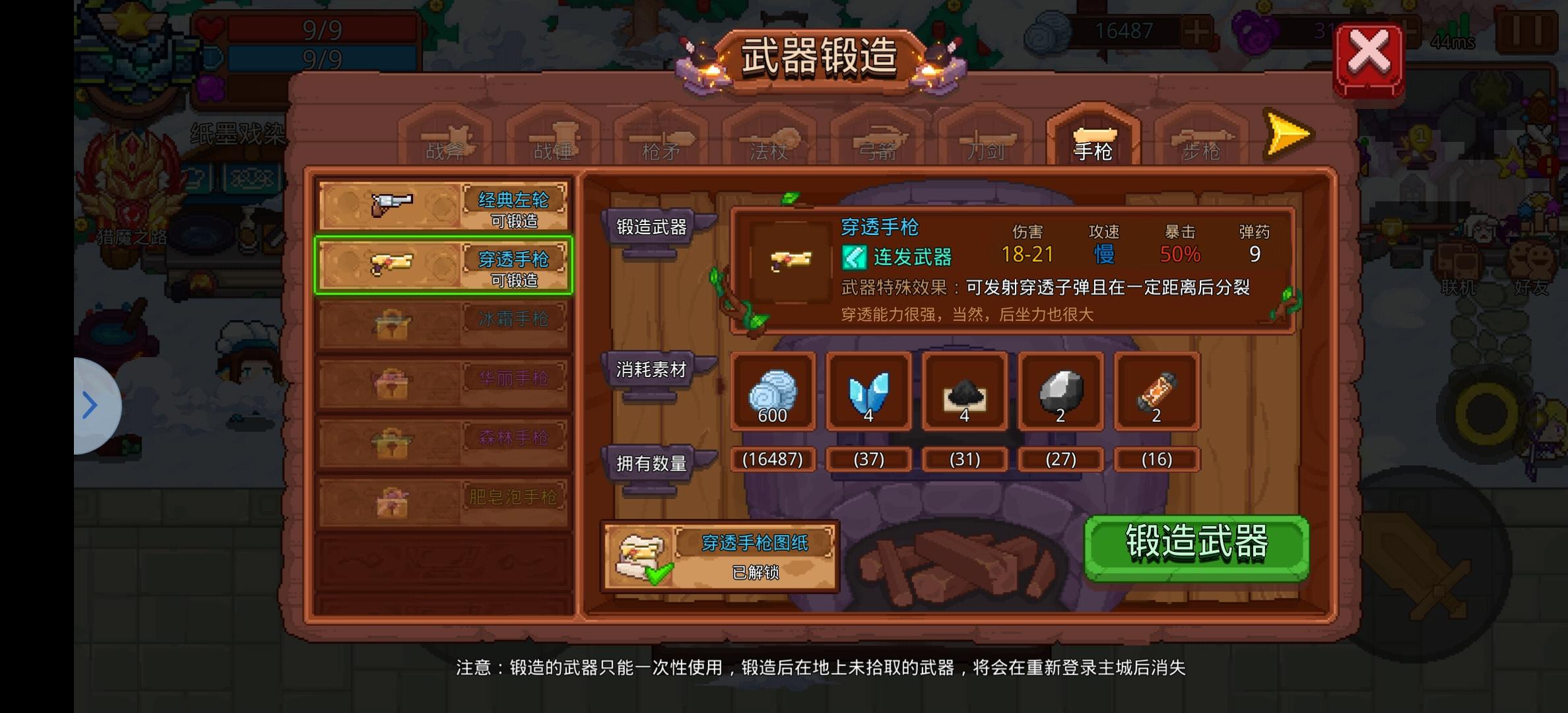Select the locked 冰霜手枪 entry
This screenshot has height=713, width=1568.
click(x=443, y=325)
